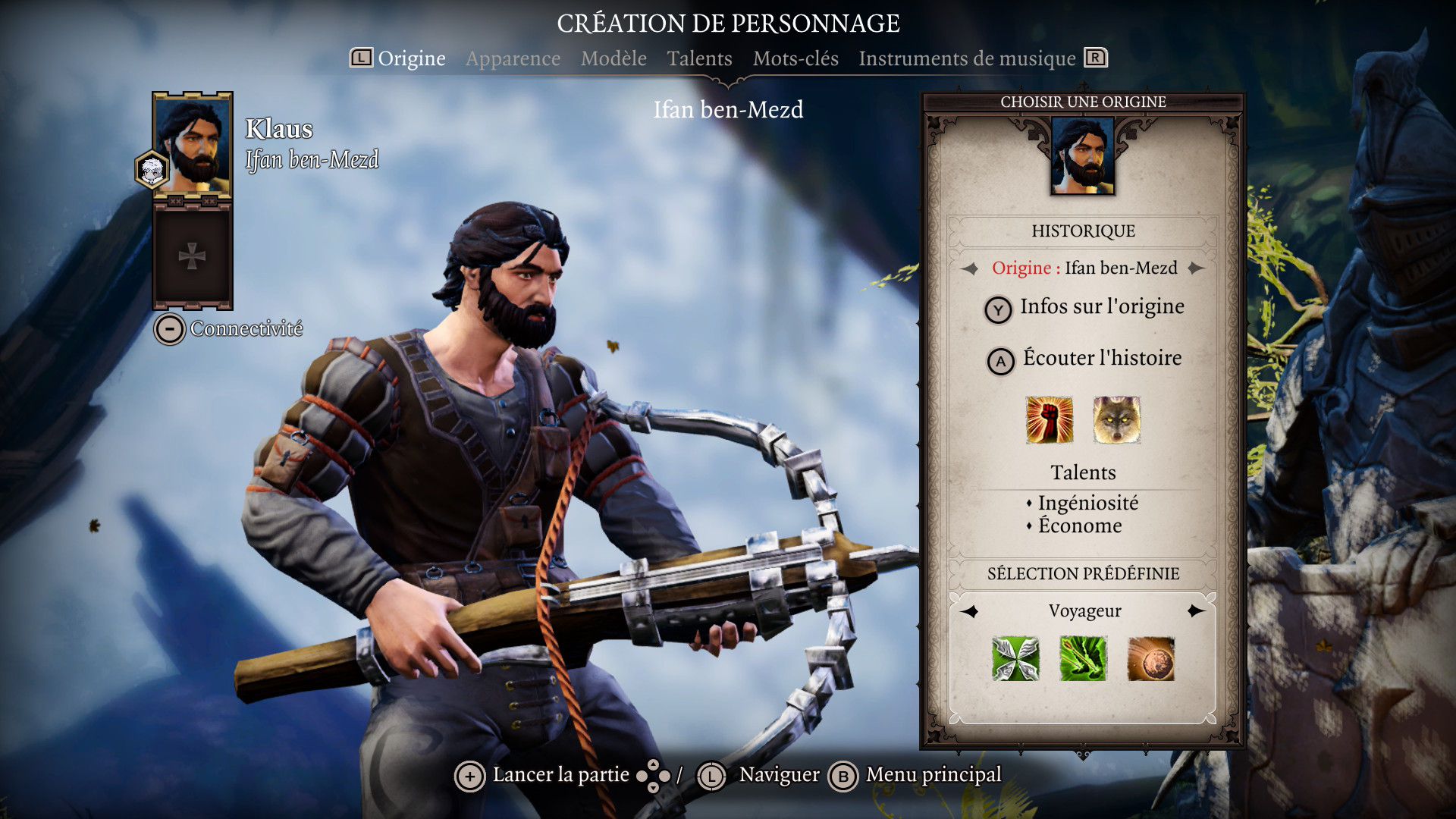Inspect the wolf summon skill icon
Screen dimensions: 1456x819
tap(1116, 419)
